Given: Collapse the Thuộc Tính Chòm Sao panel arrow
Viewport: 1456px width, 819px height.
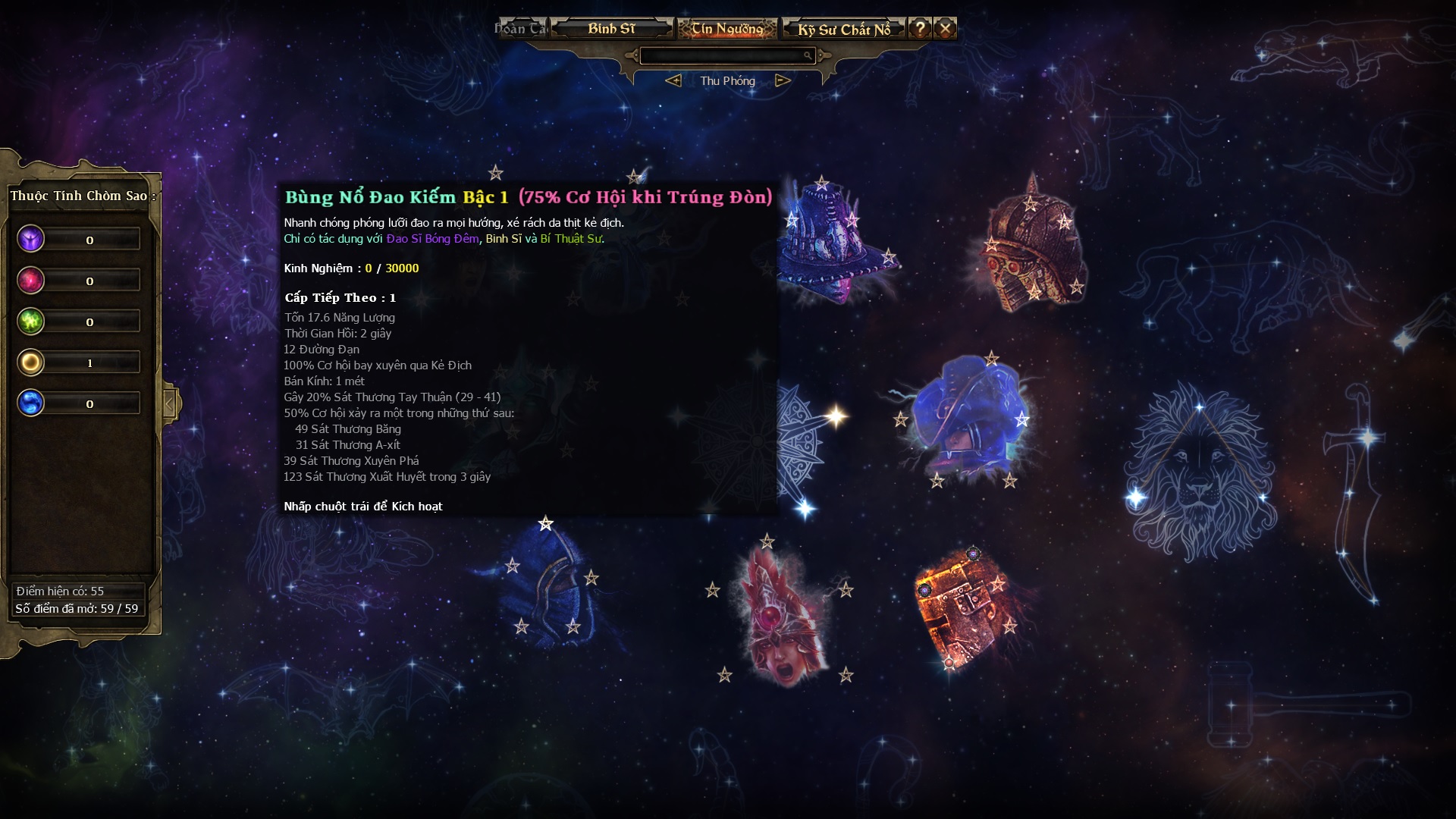Looking at the screenshot, I should pos(171,403).
